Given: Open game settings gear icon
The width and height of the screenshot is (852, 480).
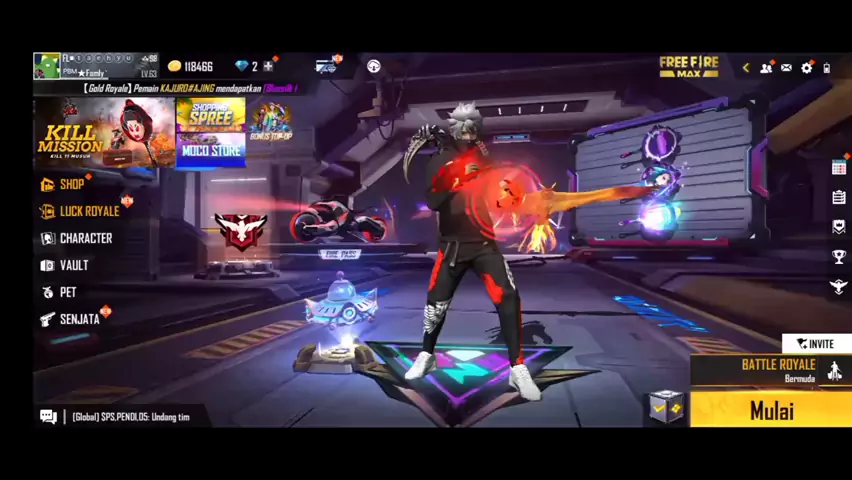Looking at the screenshot, I should click(807, 68).
